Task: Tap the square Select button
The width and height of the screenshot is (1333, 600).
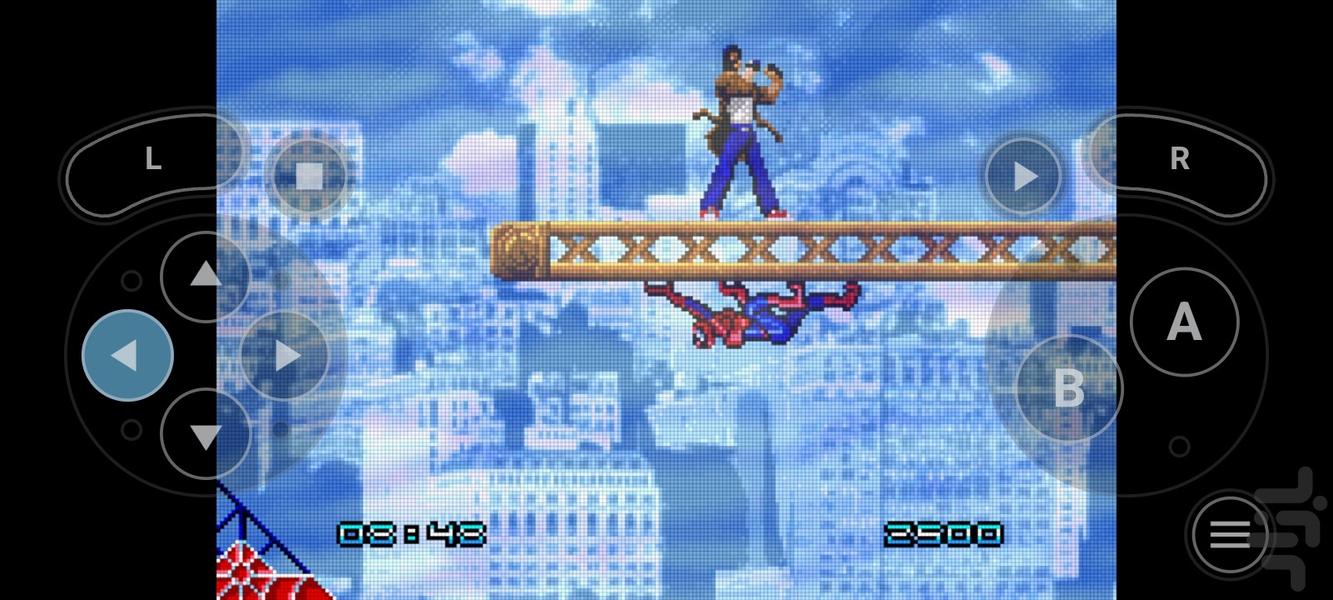Action: 309,176
